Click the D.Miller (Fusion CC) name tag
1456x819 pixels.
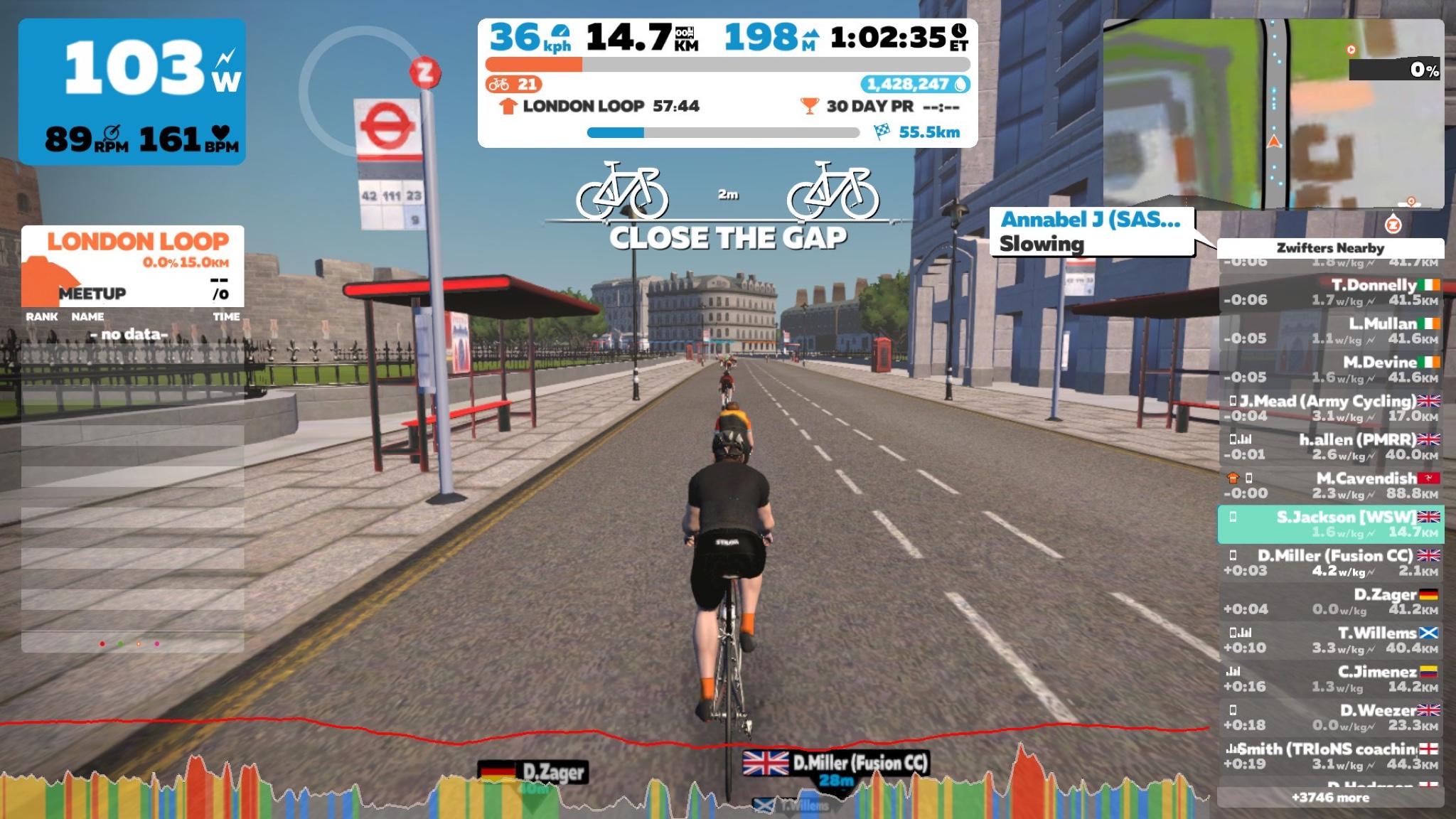[836, 765]
